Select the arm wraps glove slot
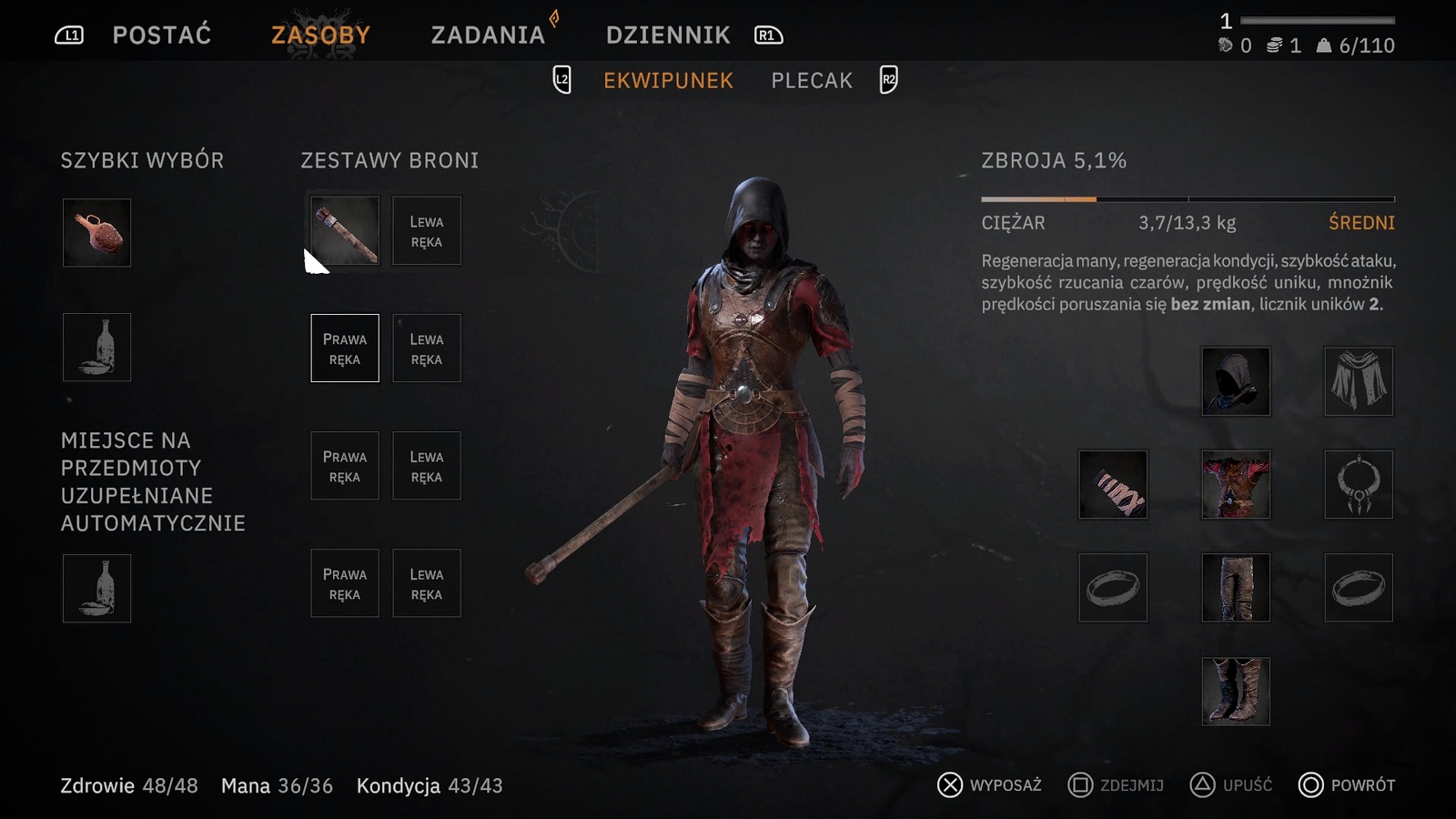 (x=1113, y=484)
